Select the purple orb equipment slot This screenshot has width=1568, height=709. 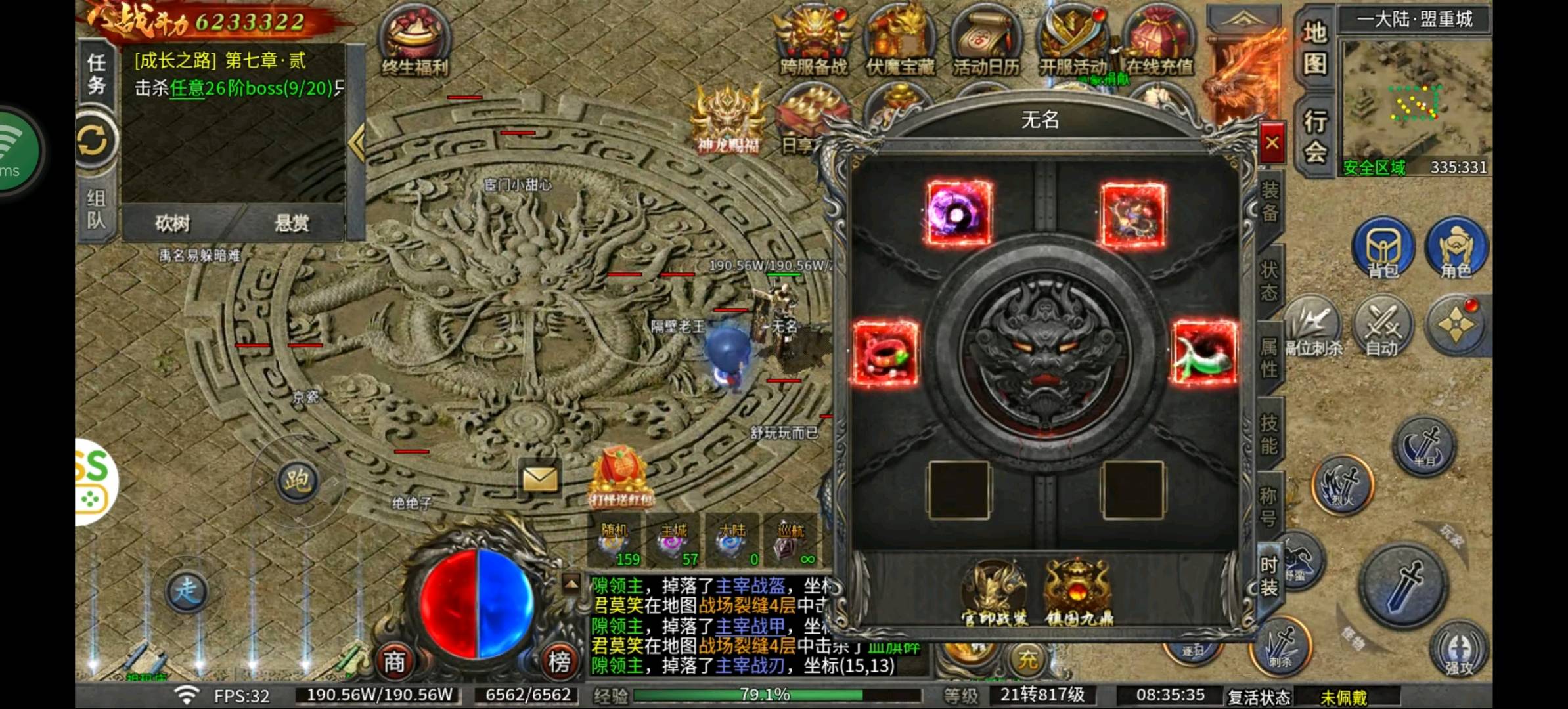click(x=958, y=213)
